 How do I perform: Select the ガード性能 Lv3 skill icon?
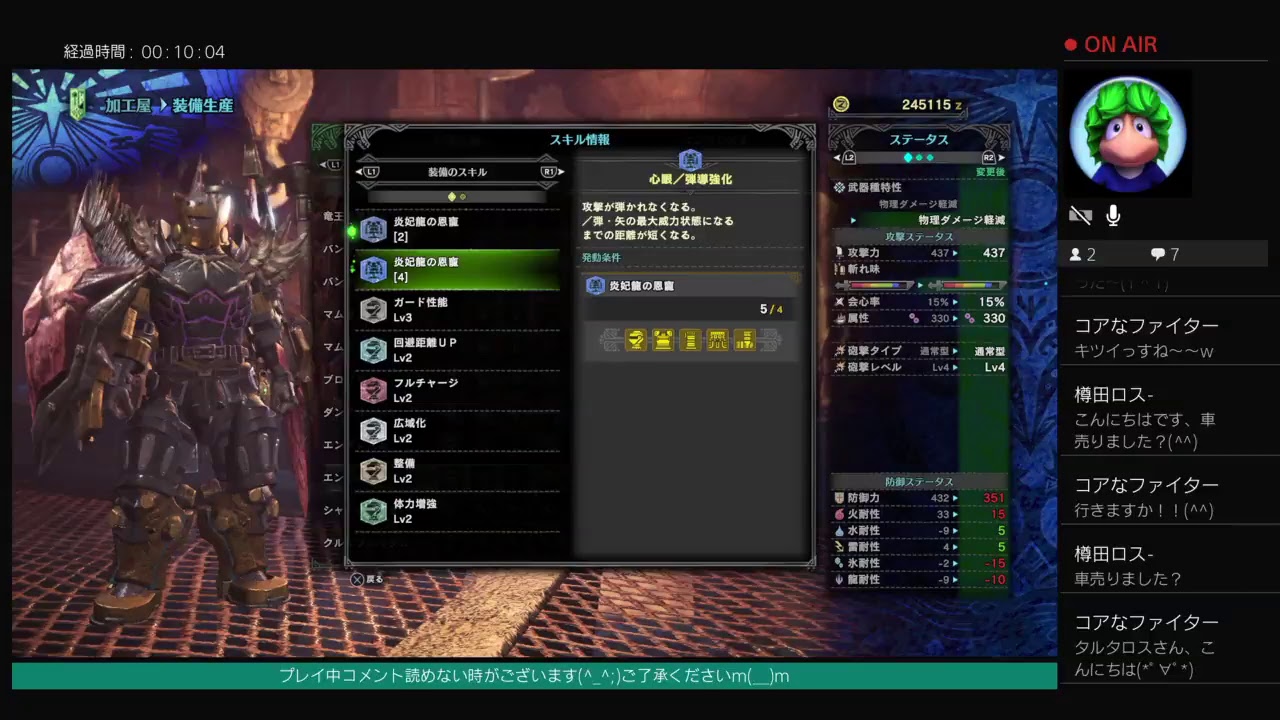click(x=373, y=309)
